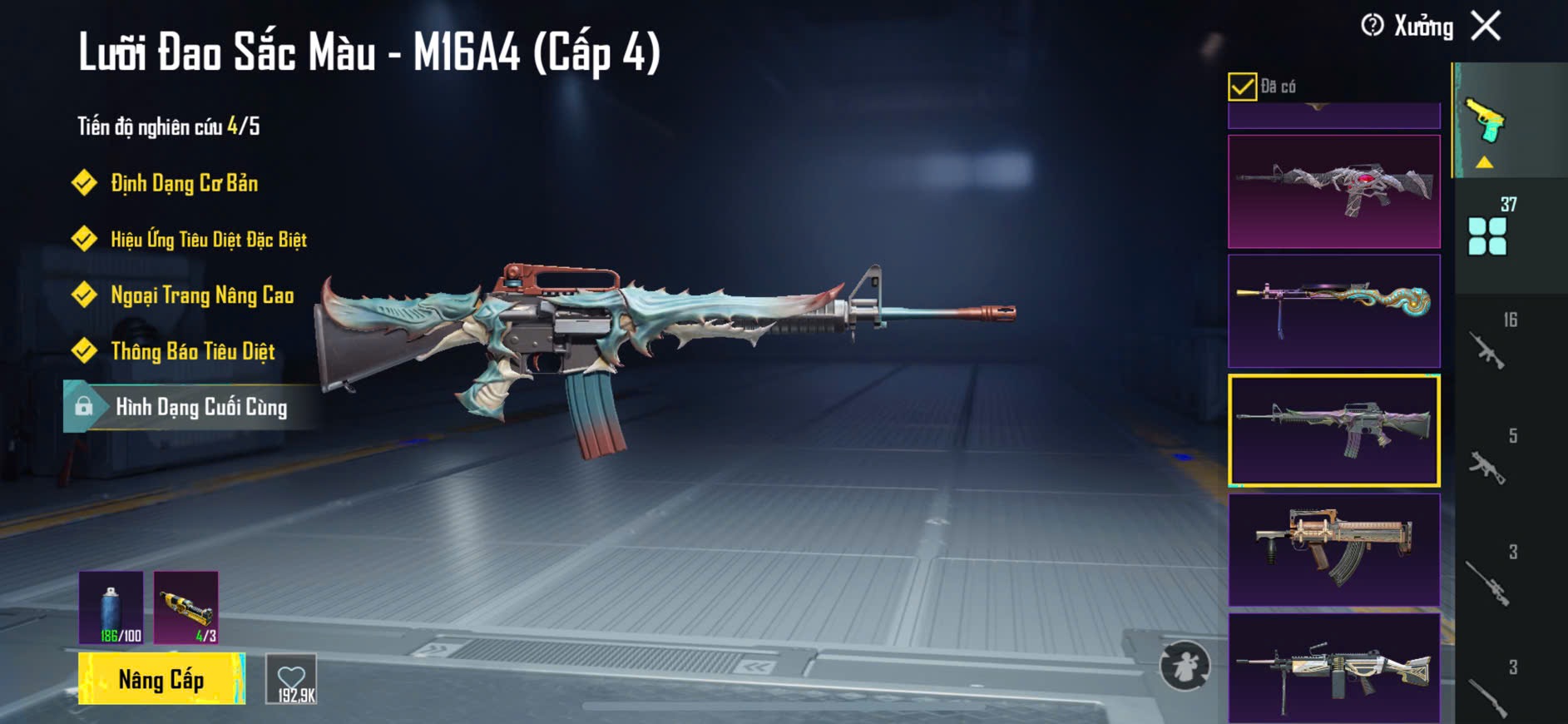The width and height of the screenshot is (1568, 724).
Task: Toggle the character pose preview button
Action: tap(1185, 666)
